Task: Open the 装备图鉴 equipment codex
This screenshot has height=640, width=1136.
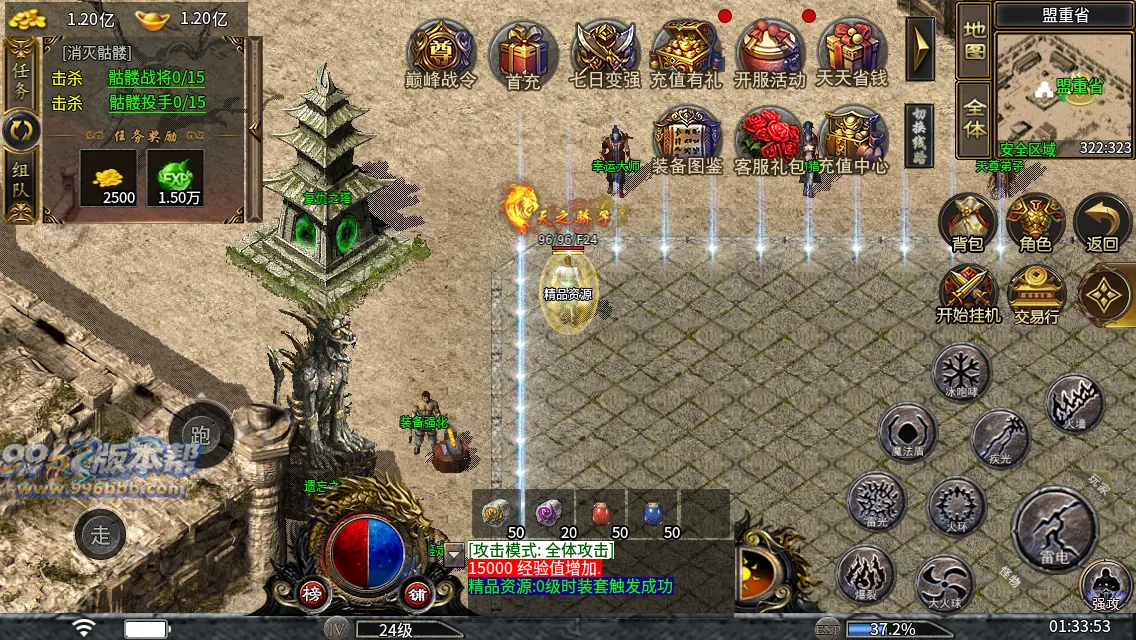Action: [x=687, y=142]
